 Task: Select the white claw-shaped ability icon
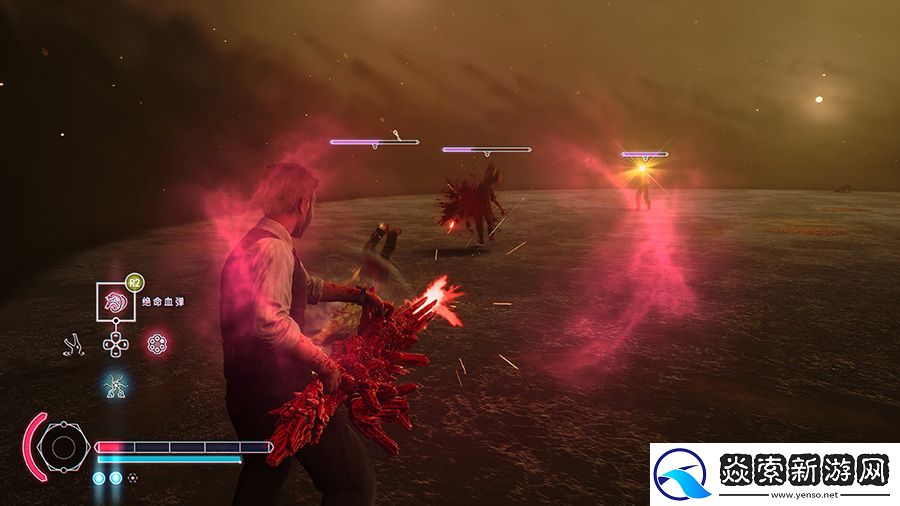[73, 346]
